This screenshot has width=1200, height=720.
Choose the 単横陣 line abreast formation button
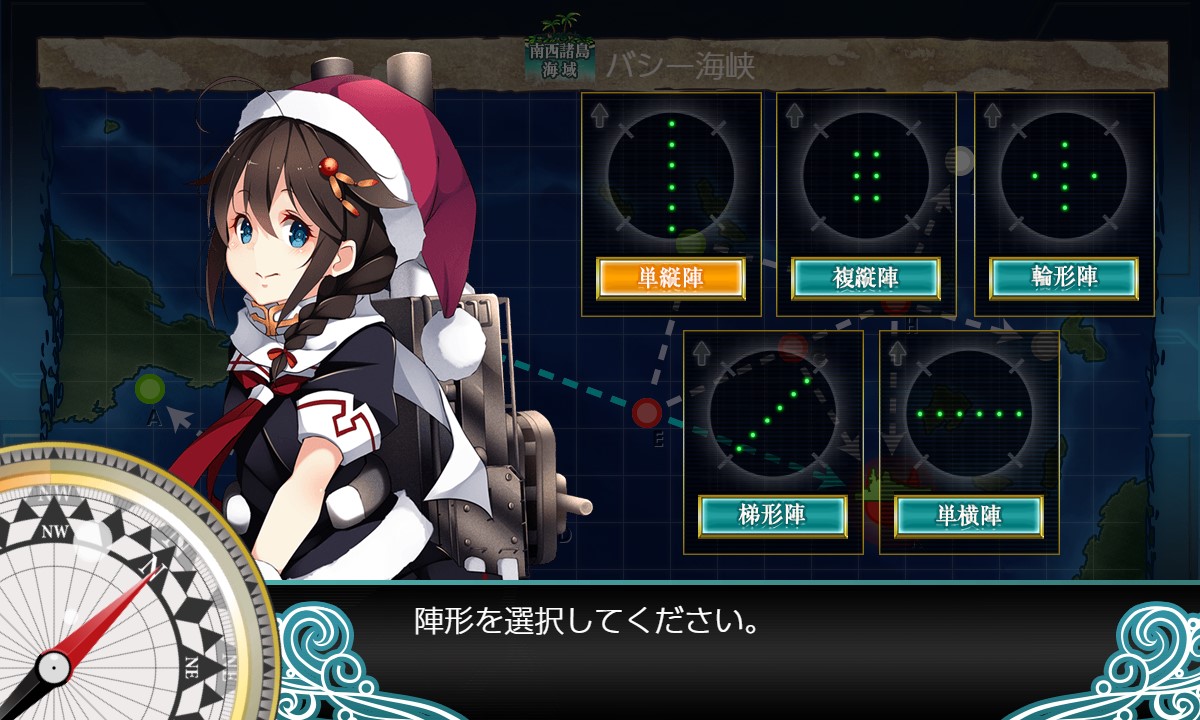tap(969, 516)
